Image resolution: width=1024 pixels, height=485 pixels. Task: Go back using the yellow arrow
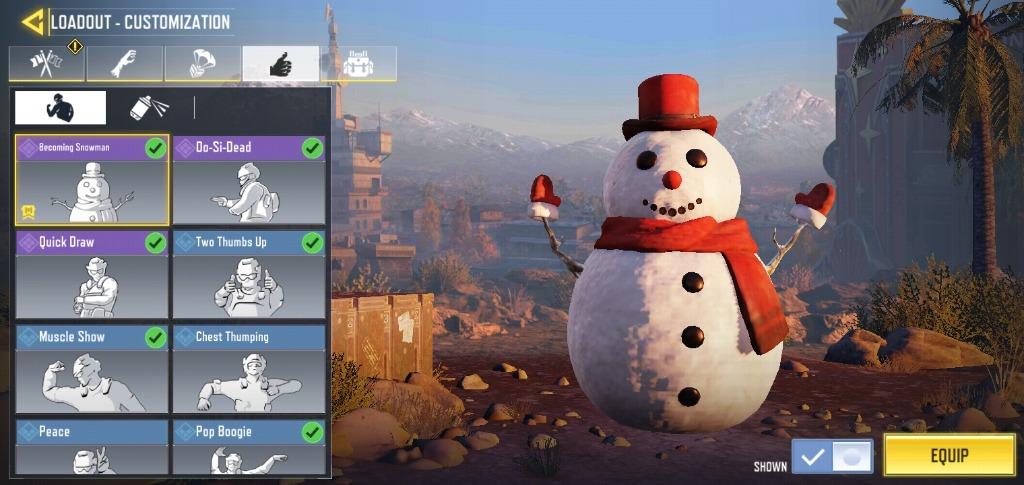[32, 21]
